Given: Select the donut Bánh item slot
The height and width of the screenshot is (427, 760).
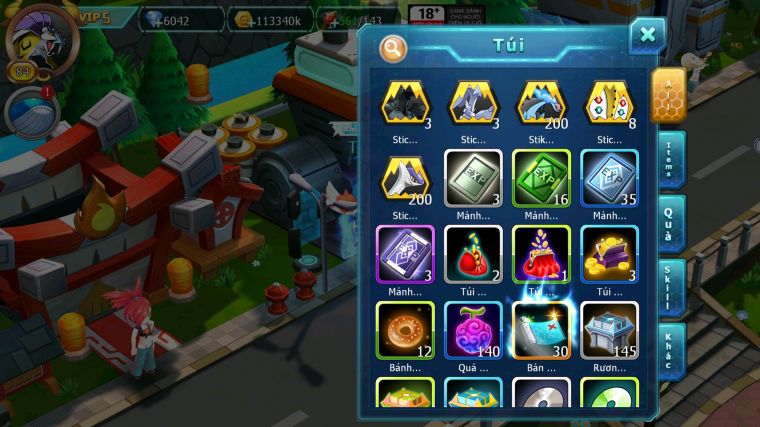Looking at the screenshot, I should pos(405,330).
